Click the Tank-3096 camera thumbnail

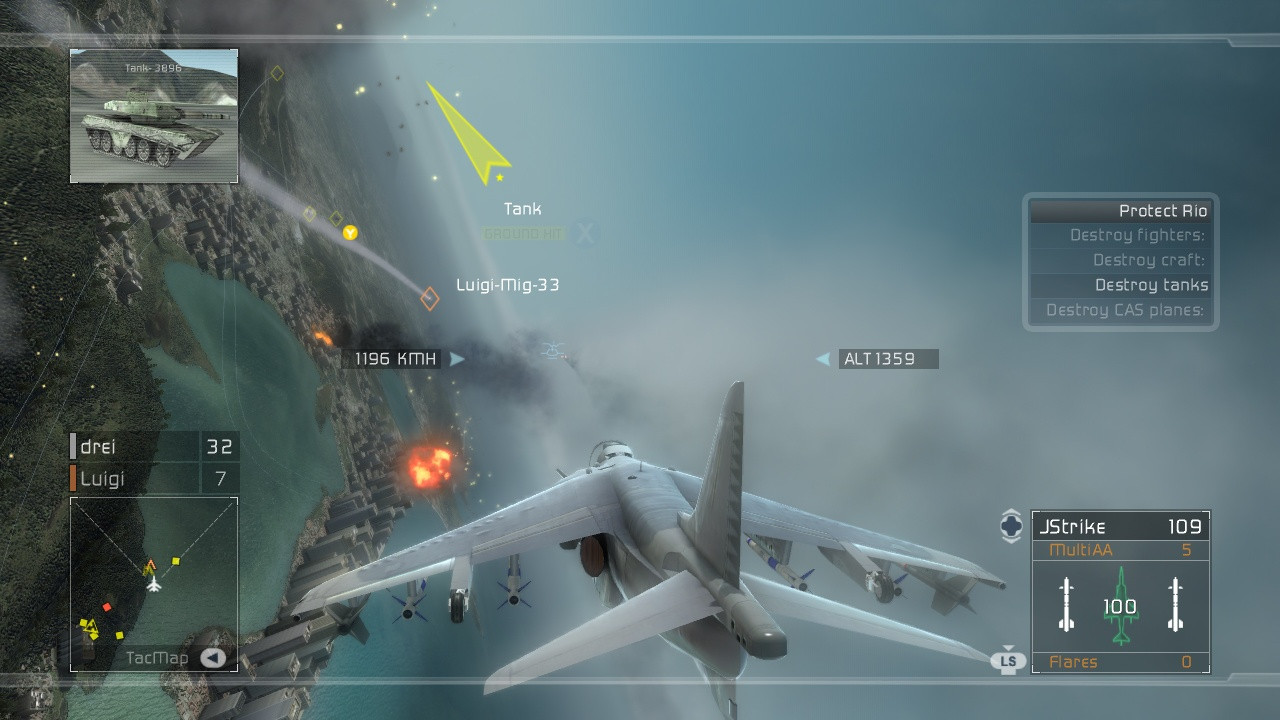tap(153, 115)
